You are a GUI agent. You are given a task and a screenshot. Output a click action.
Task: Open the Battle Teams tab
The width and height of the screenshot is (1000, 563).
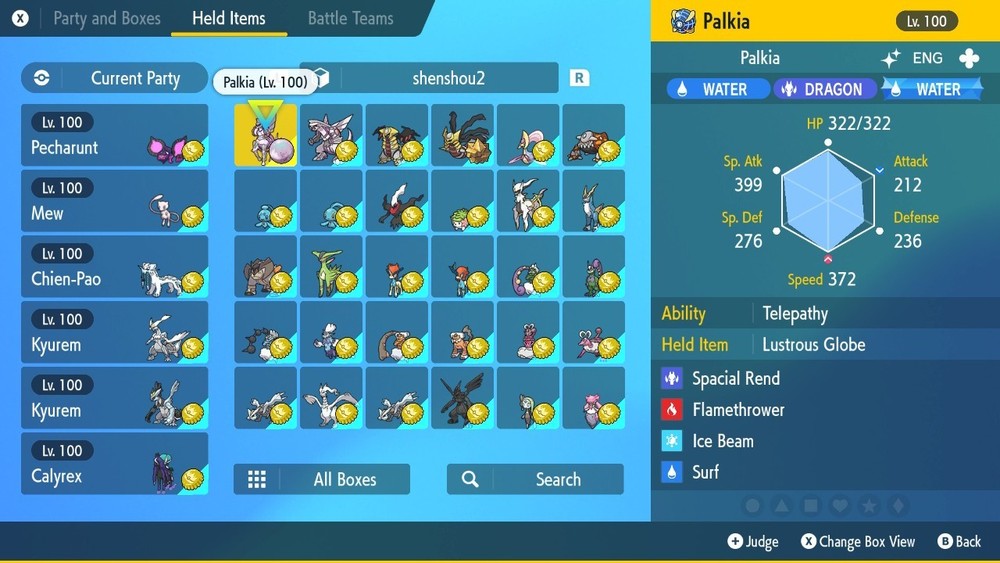[x=350, y=18]
